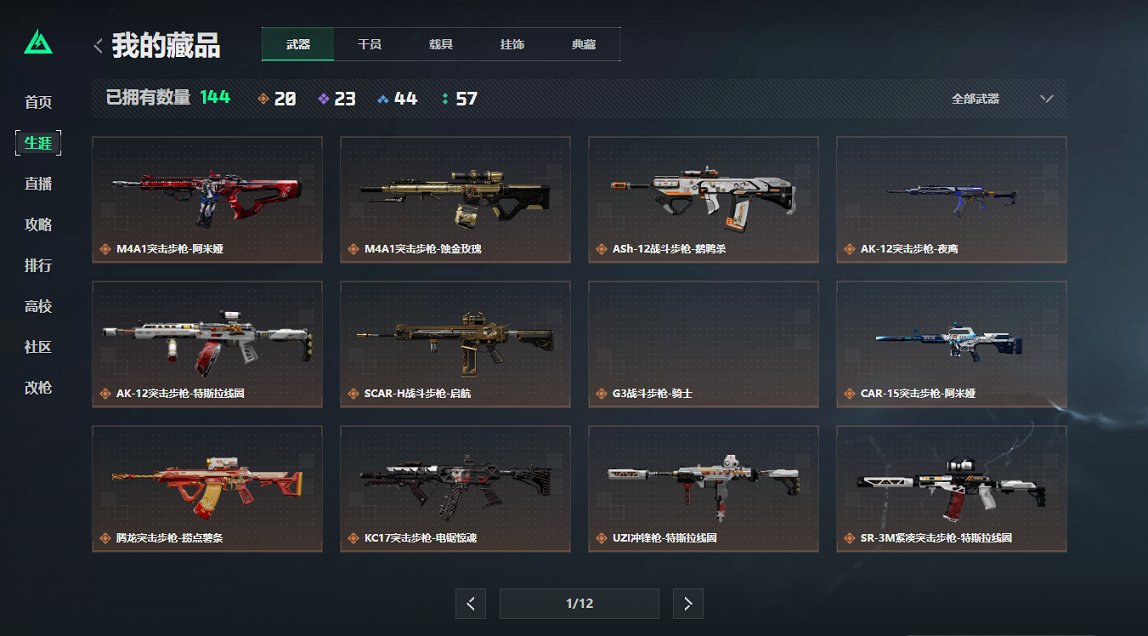Select the red M4A1突击步枪-阿米娅 card

[x=207, y=199]
